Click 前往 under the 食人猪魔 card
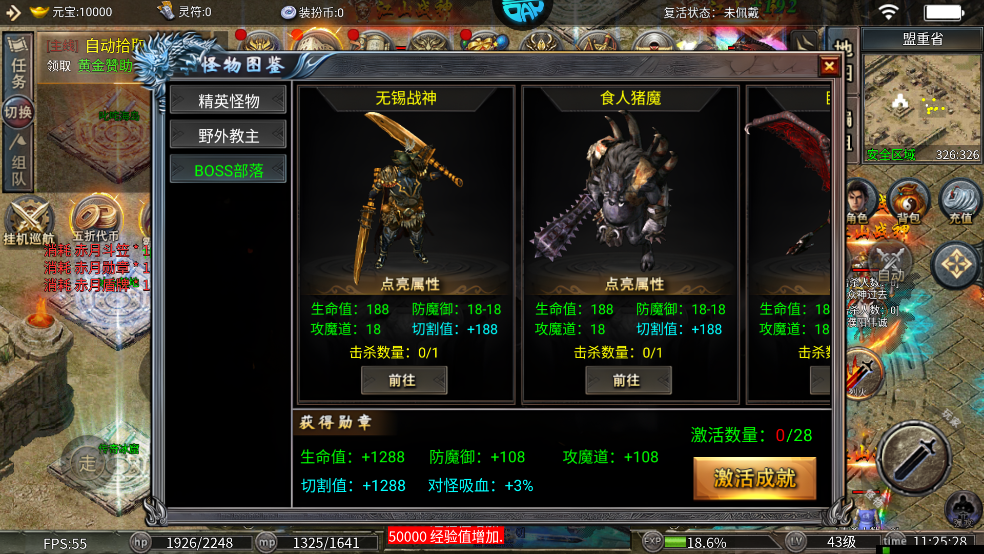Viewport: 984px width, 554px height. (627, 380)
